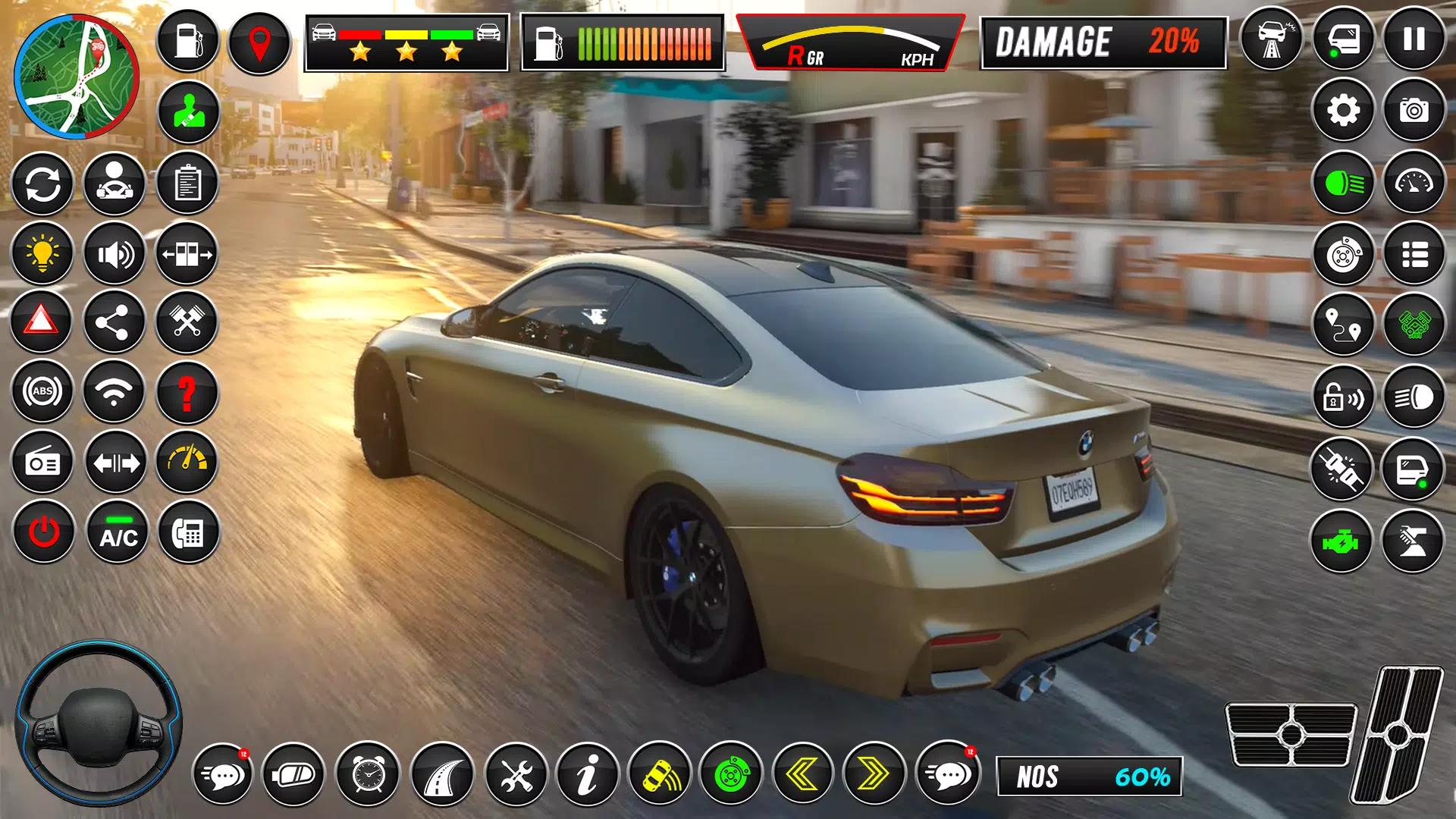1456x819 pixels.
Task: Open the engine diagnostics icon
Action: coord(1343,541)
